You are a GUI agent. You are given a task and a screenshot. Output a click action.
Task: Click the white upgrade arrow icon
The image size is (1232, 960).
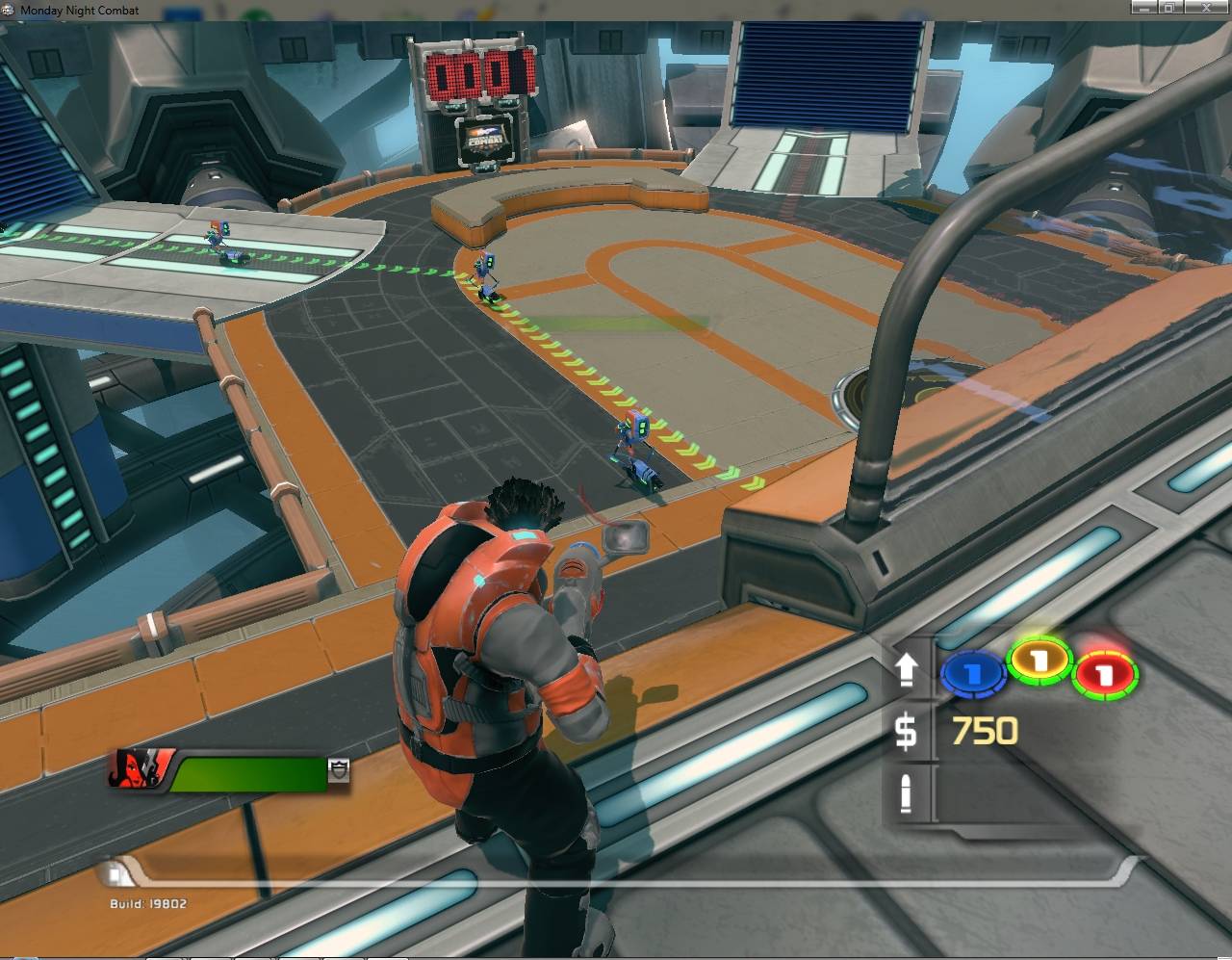907,670
